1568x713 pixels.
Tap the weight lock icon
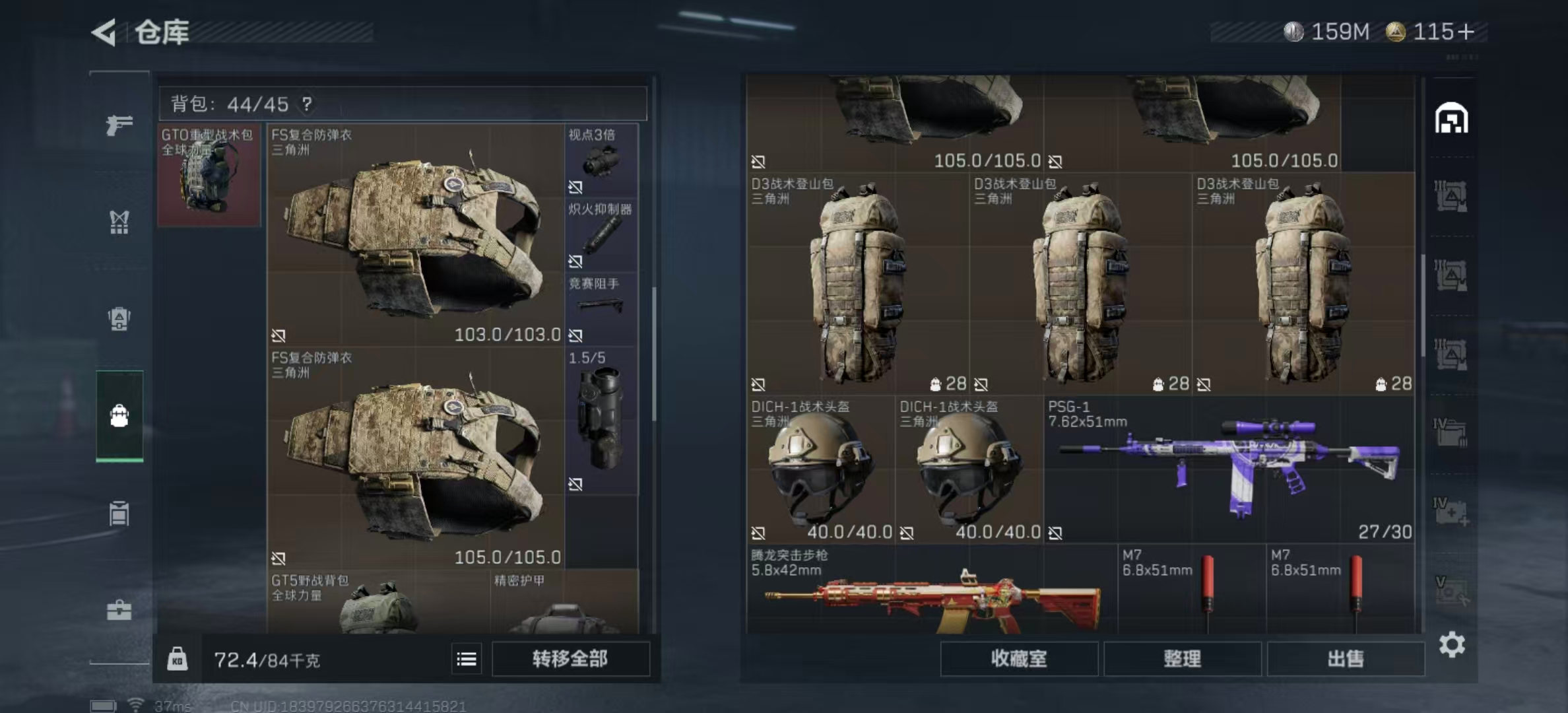pyautogui.click(x=177, y=659)
